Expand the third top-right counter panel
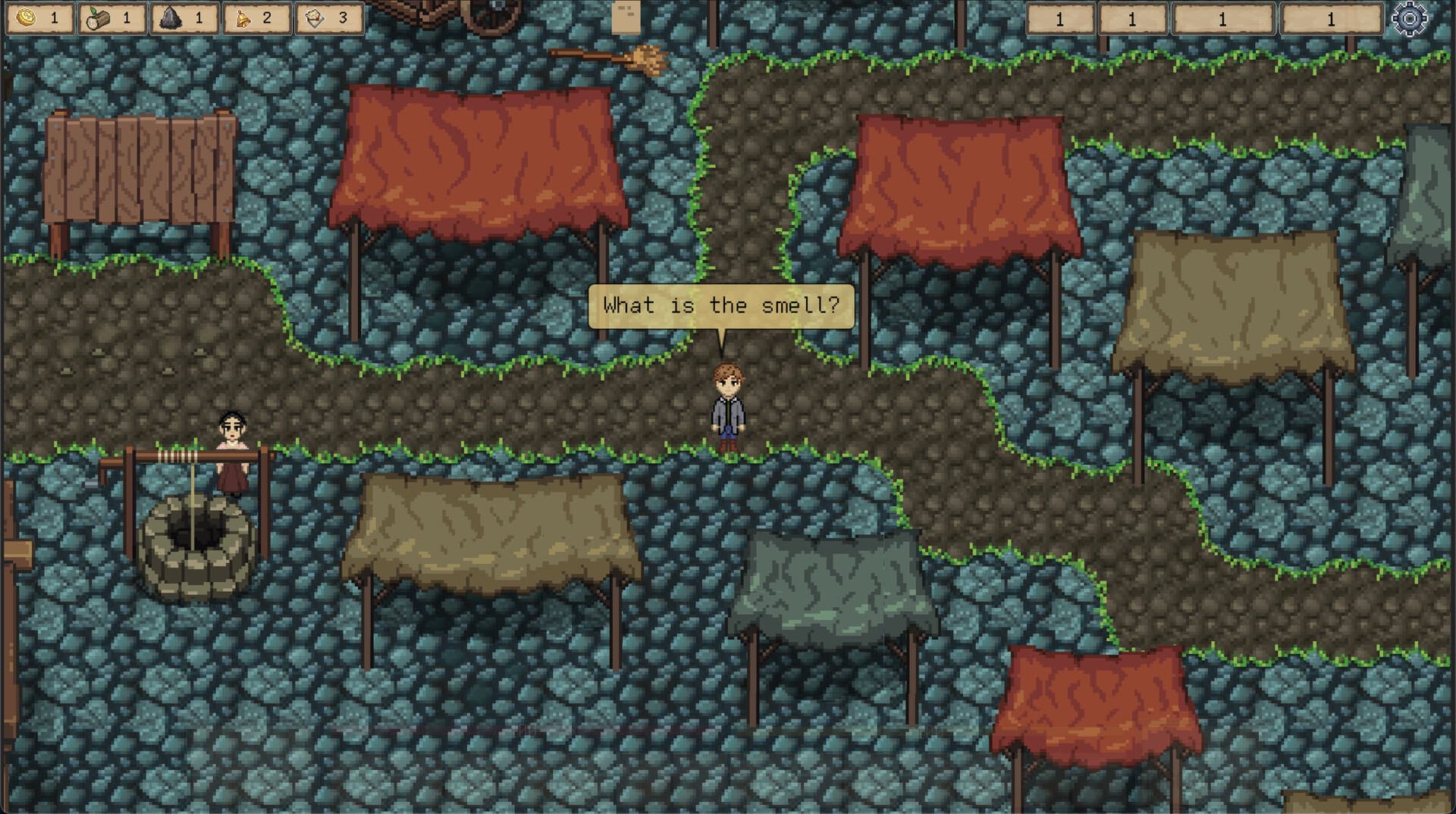Image resolution: width=1456 pixels, height=814 pixels. click(x=1223, y=17)
